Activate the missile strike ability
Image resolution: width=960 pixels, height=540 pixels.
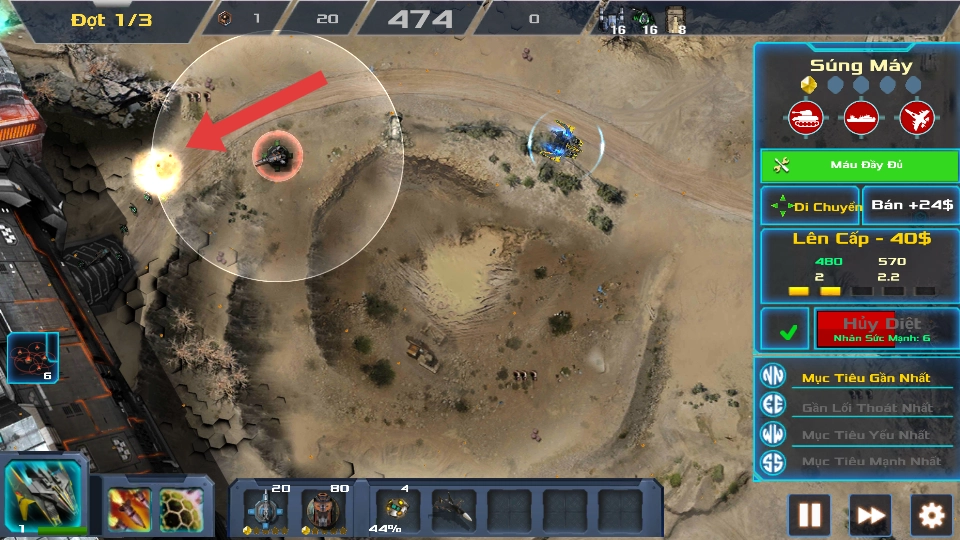point(129,509)
